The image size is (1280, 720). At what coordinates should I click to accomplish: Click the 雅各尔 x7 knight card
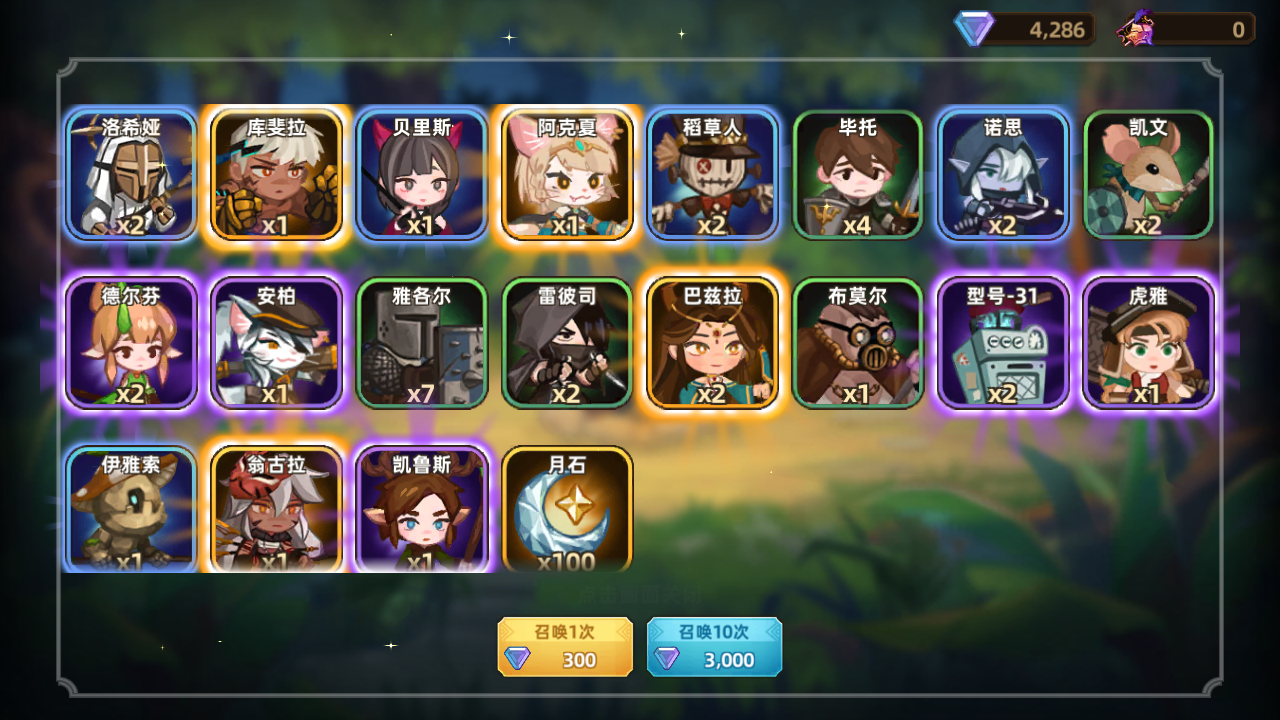[422, 343]
